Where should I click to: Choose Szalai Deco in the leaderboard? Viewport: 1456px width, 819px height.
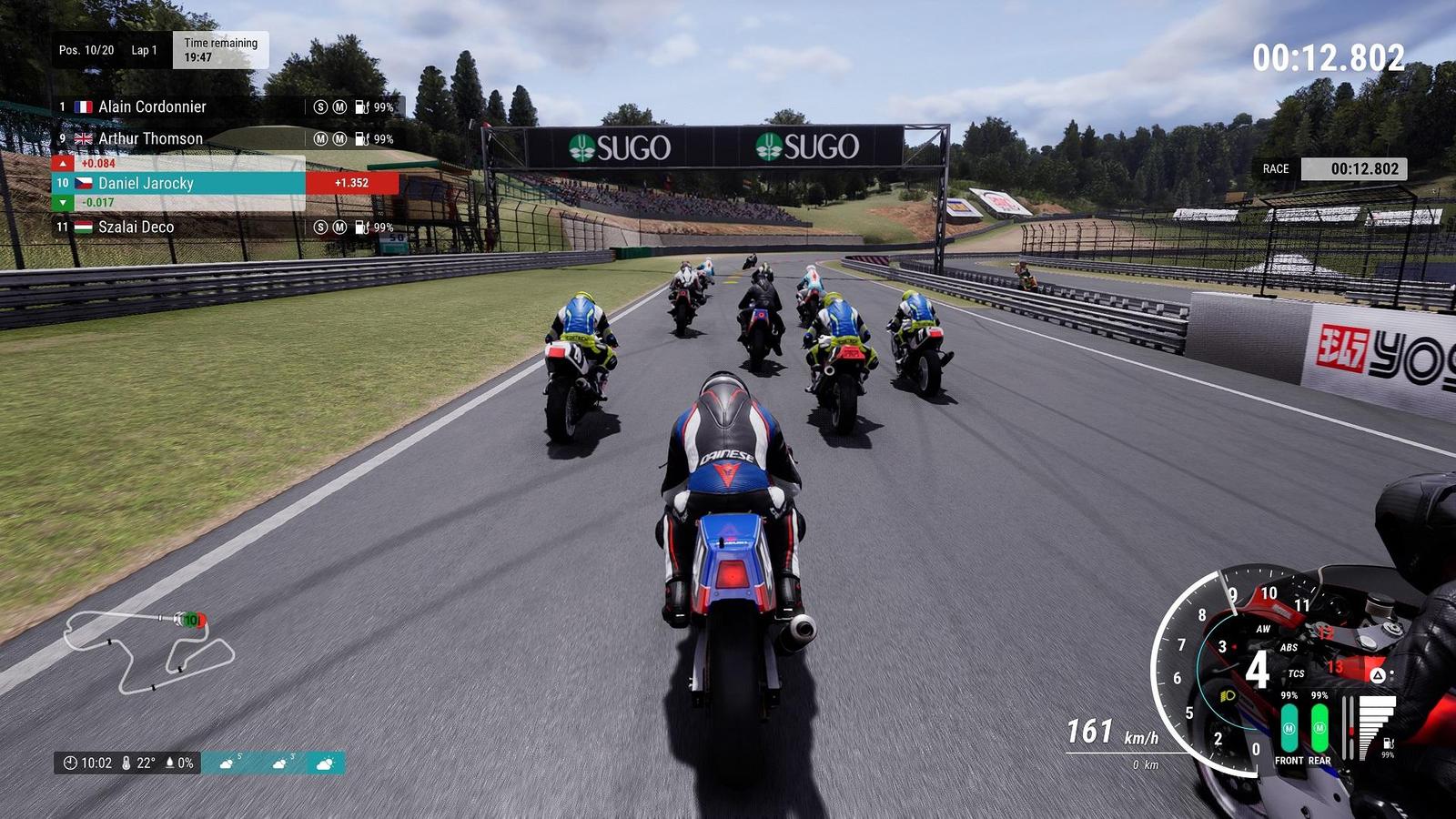tap(136, 227)
